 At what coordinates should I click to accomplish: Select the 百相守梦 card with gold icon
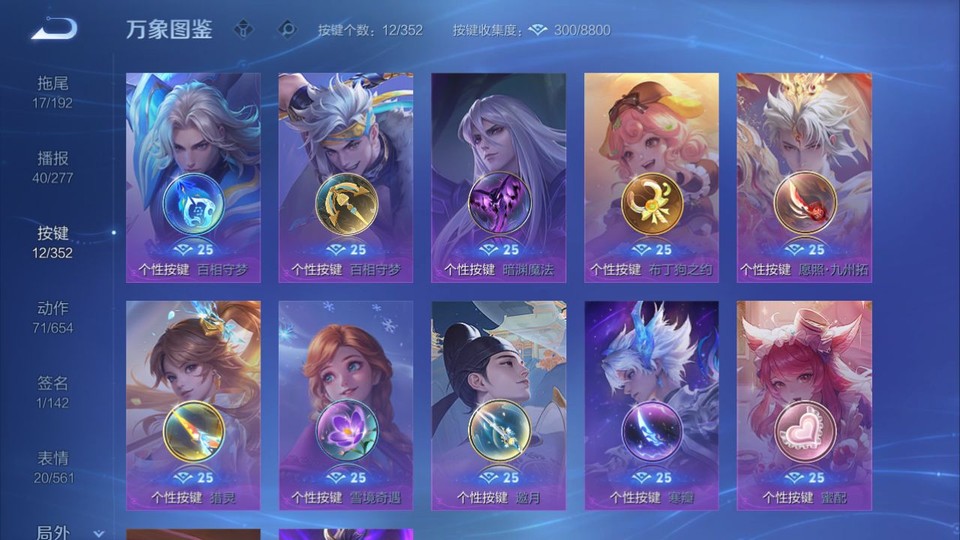coord(346,177)
